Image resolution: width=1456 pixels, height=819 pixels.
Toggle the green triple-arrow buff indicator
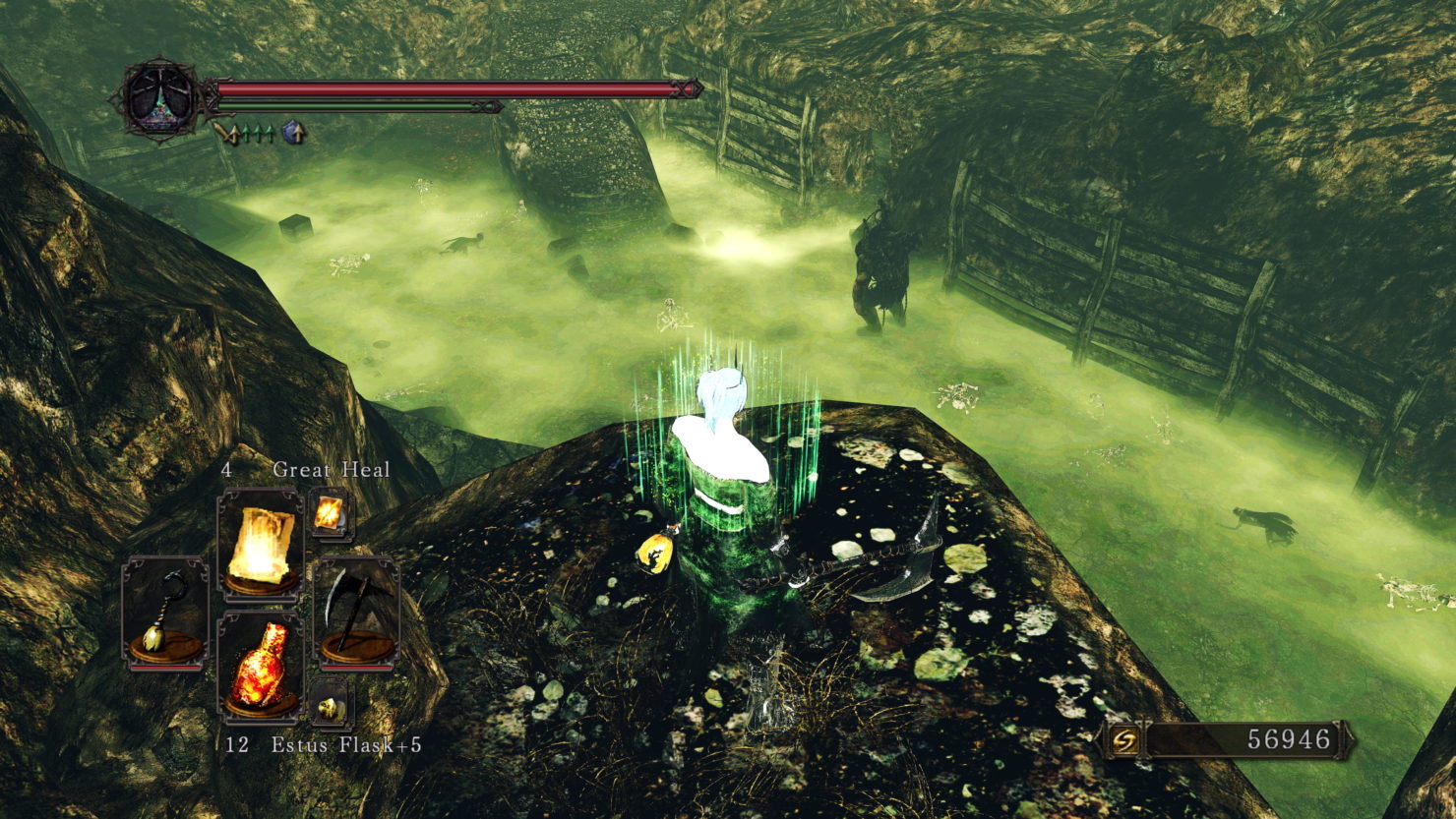point(257,133)
